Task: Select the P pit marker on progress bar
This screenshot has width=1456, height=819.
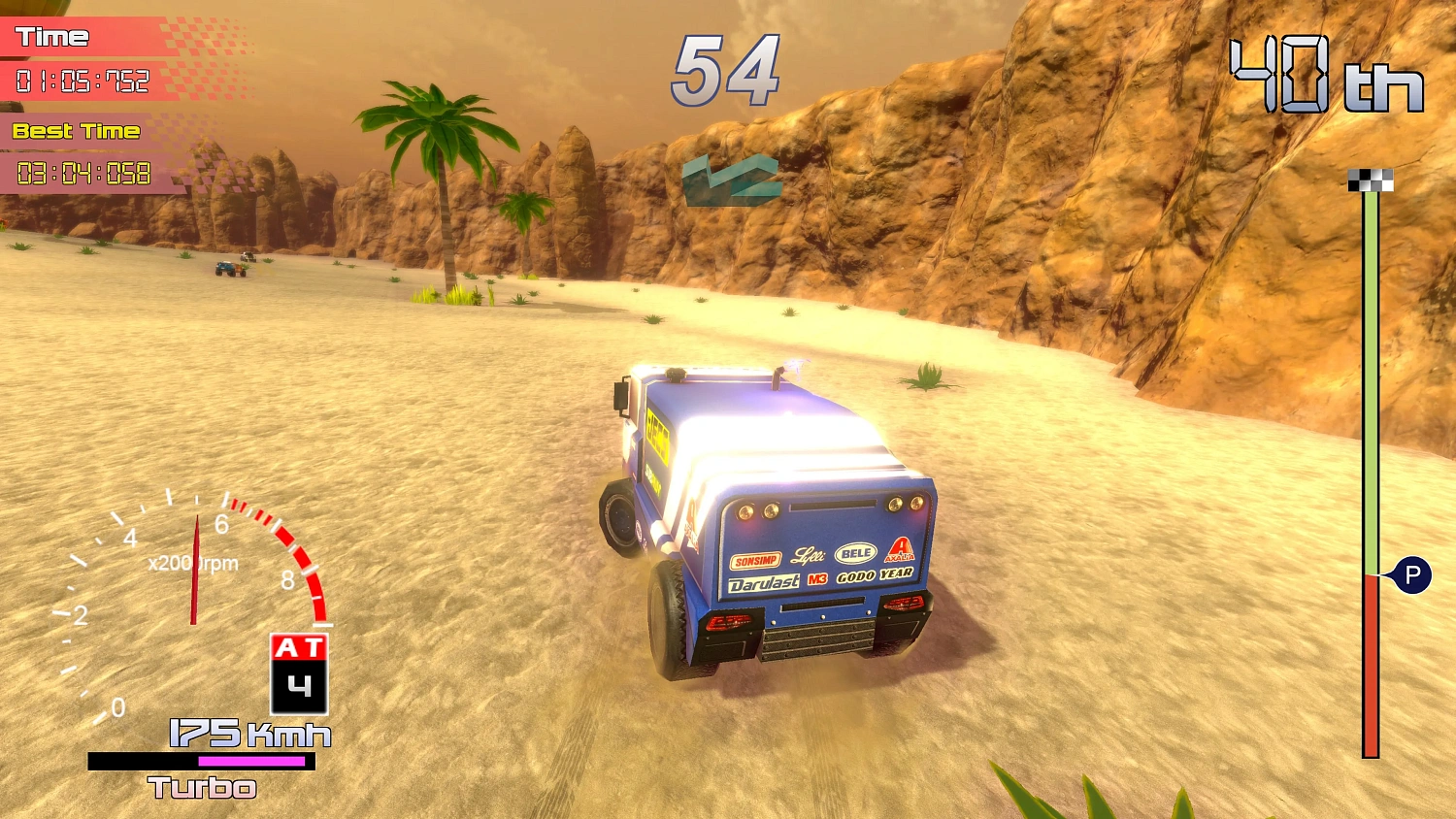Action: 1414,575
